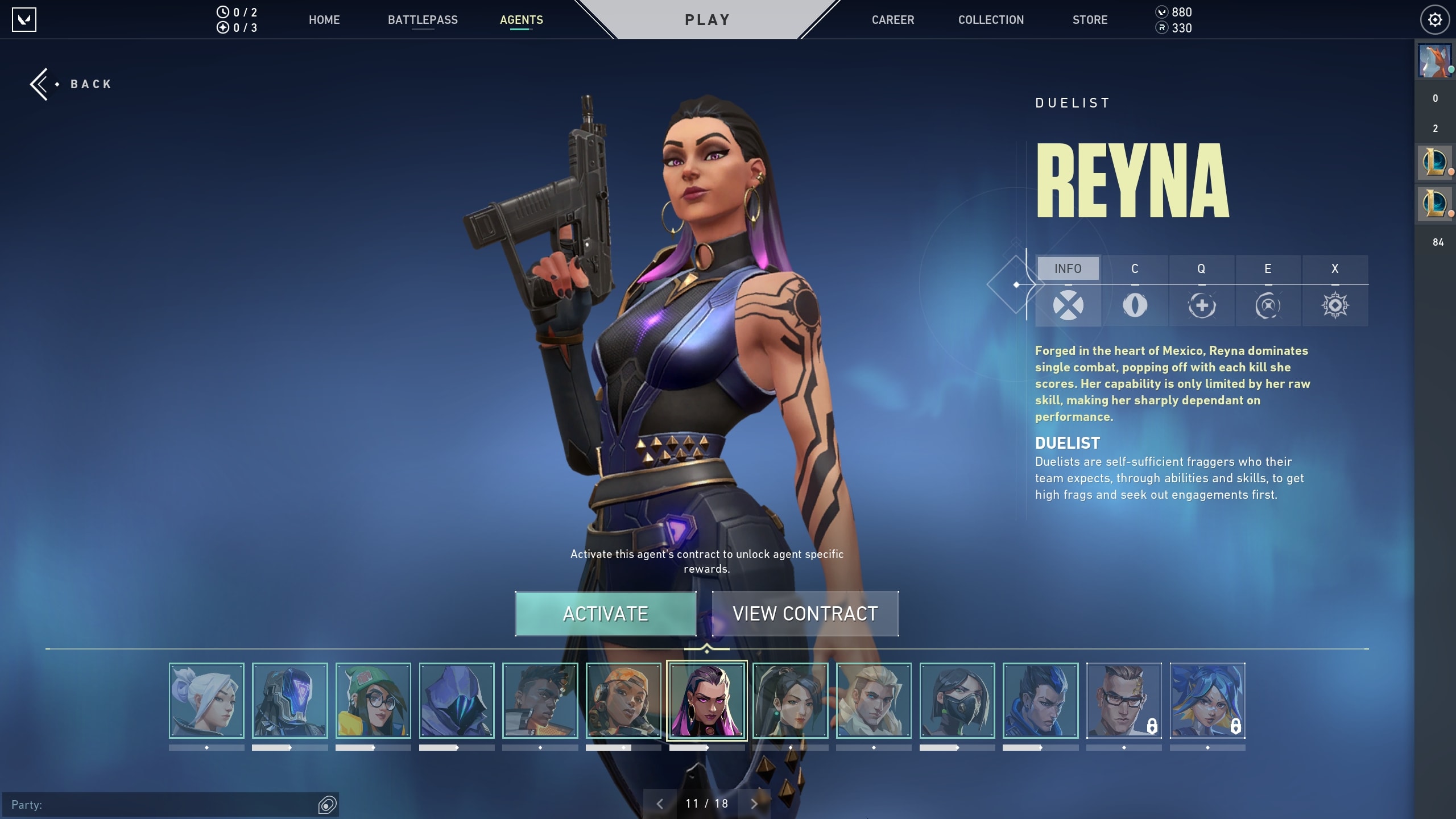Activate Reyna's contract

point(605,614)
